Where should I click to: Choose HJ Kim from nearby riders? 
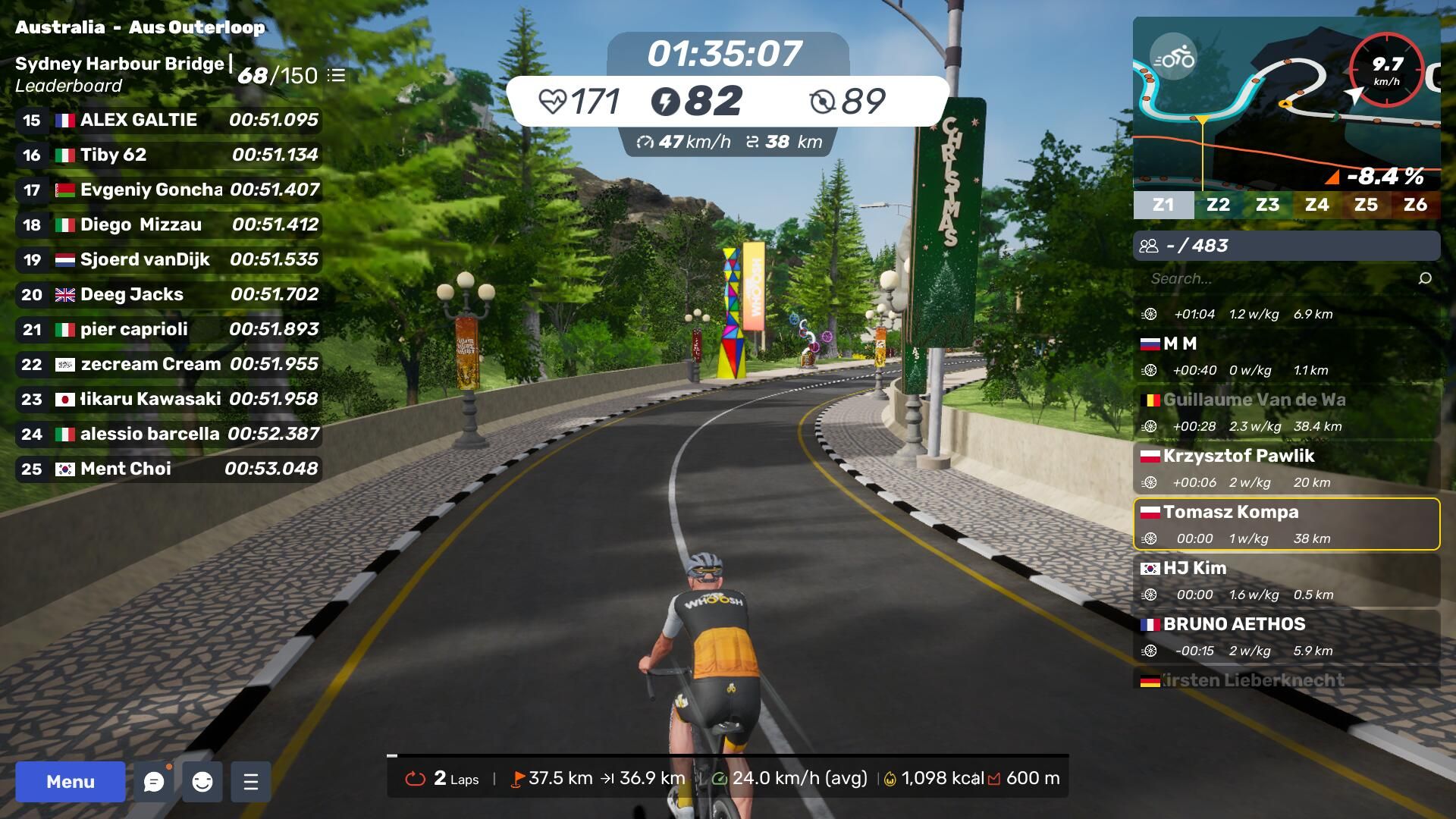click(x=1286, y=580)
